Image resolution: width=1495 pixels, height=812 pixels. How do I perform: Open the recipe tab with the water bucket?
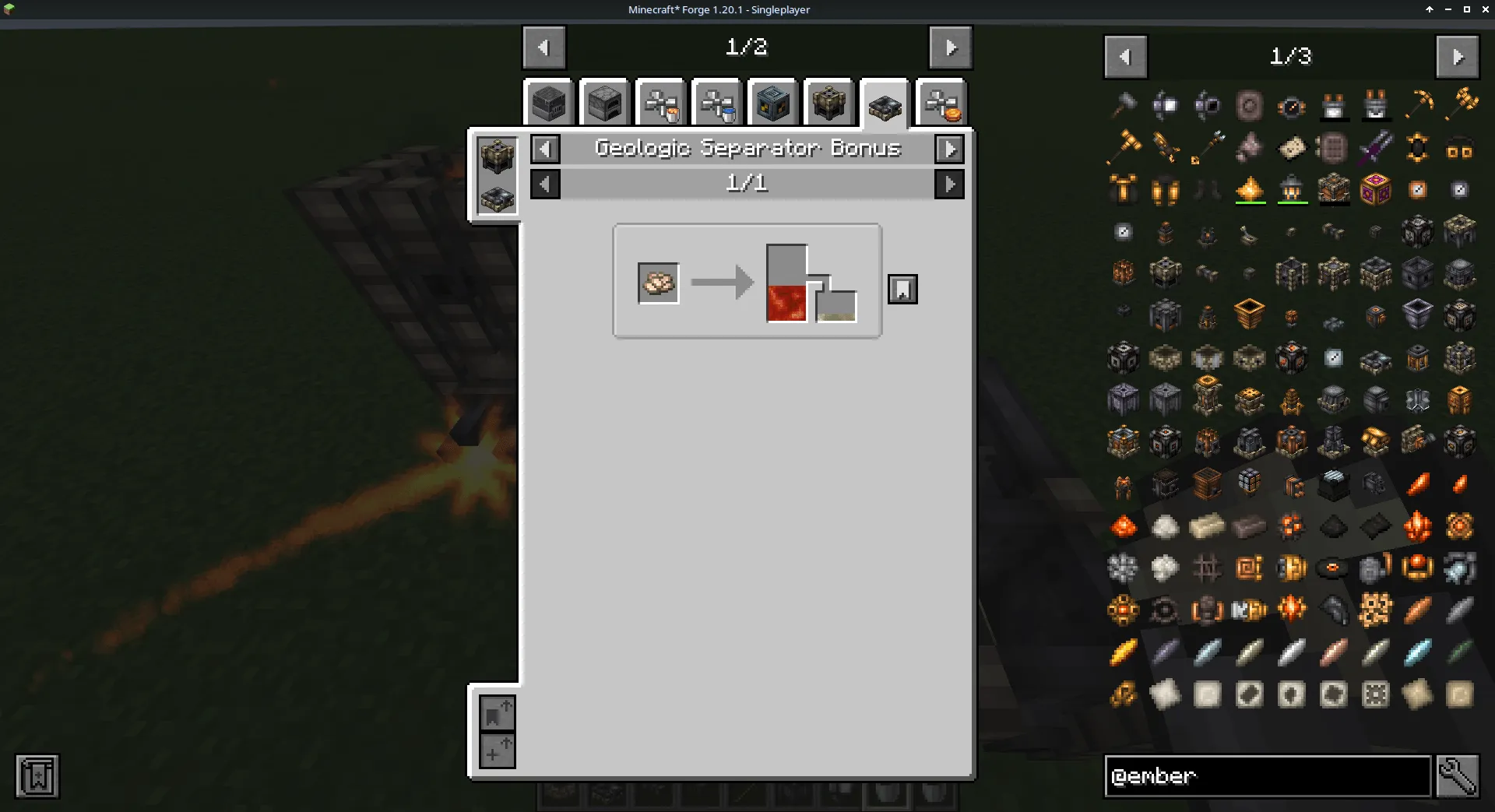point(716,102)
